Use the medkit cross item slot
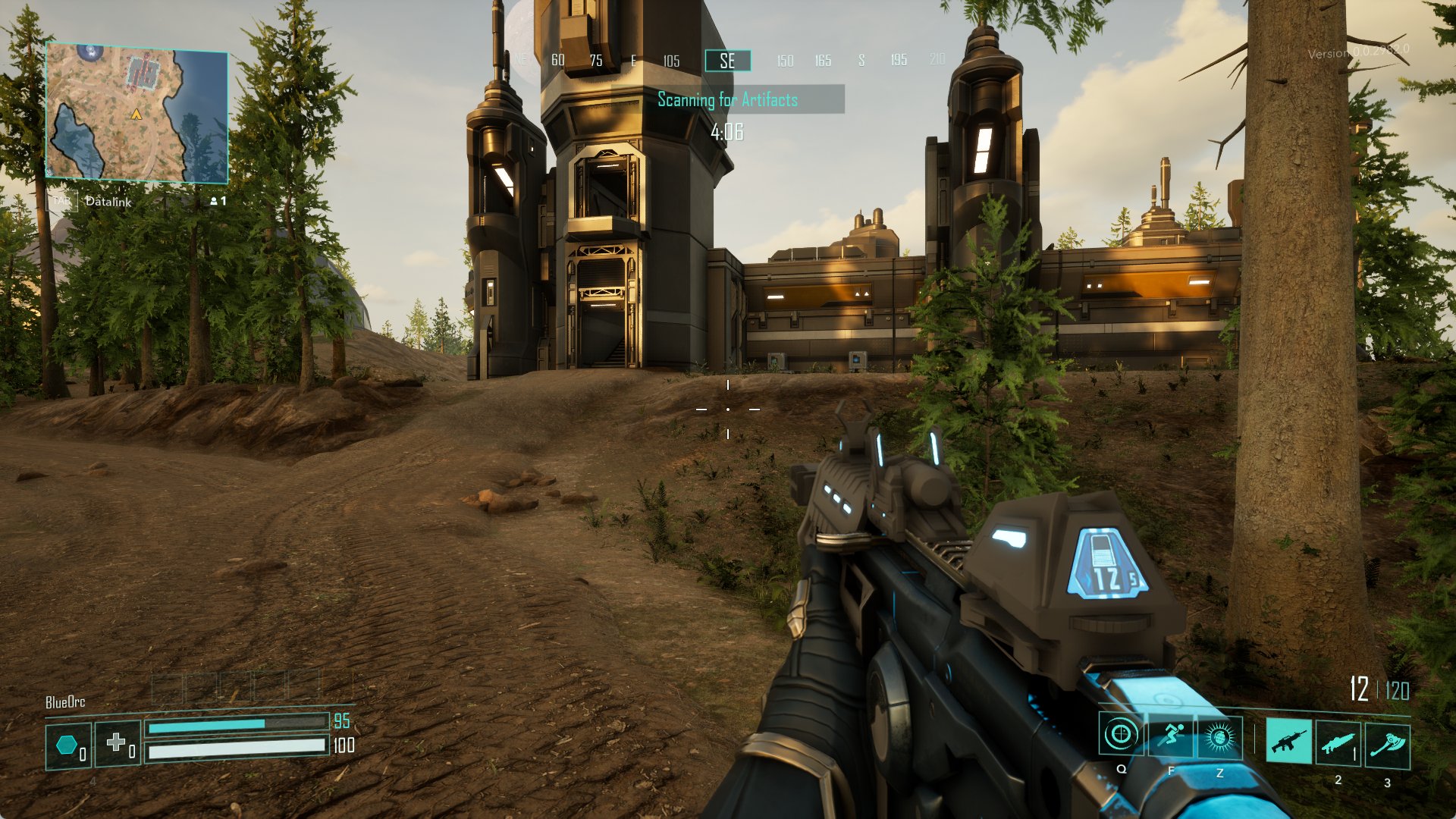Viewport: 1456px width, 819px height. tap(118, 743)
